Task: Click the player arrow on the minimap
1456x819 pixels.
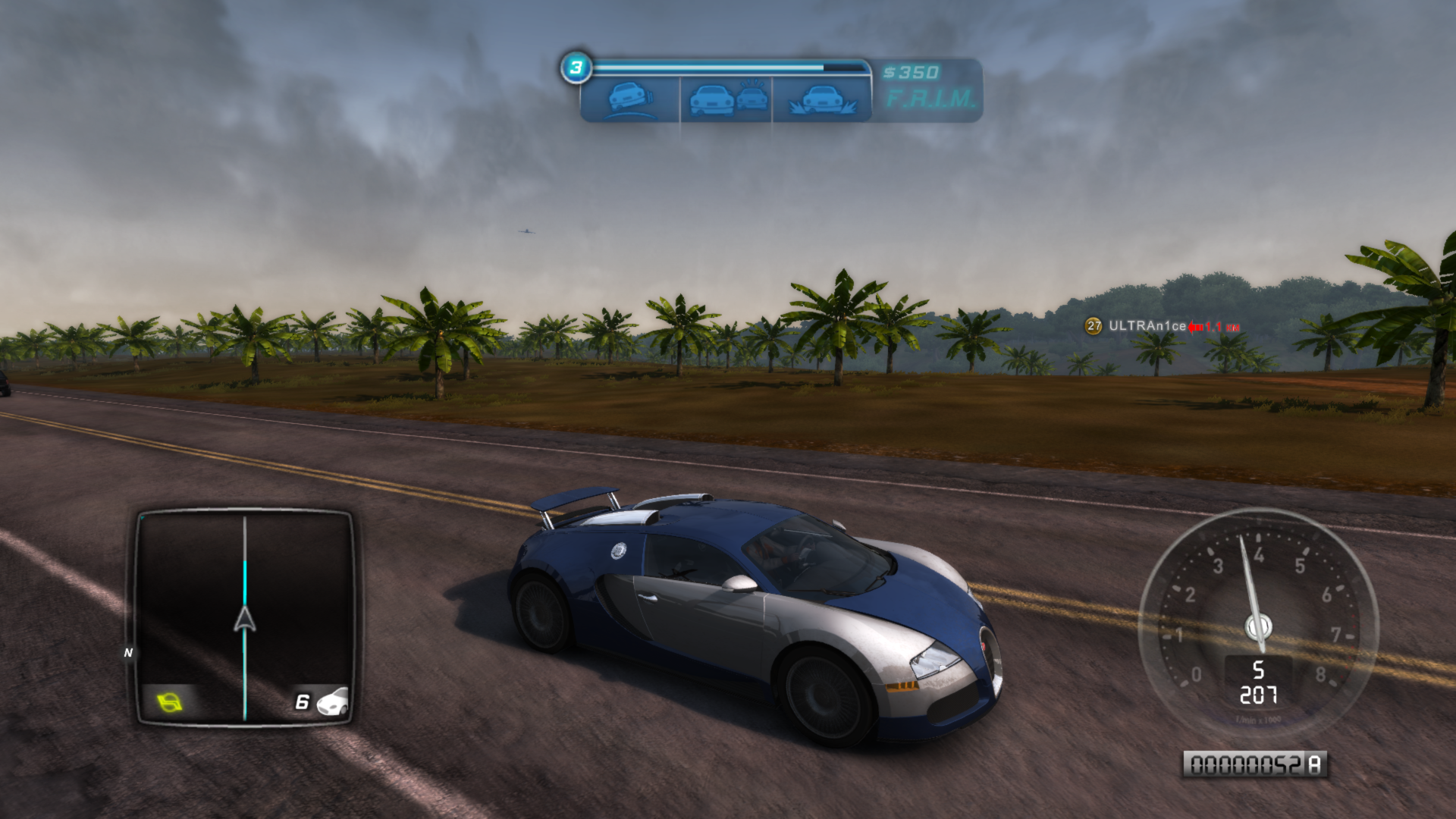Action: 244,620
